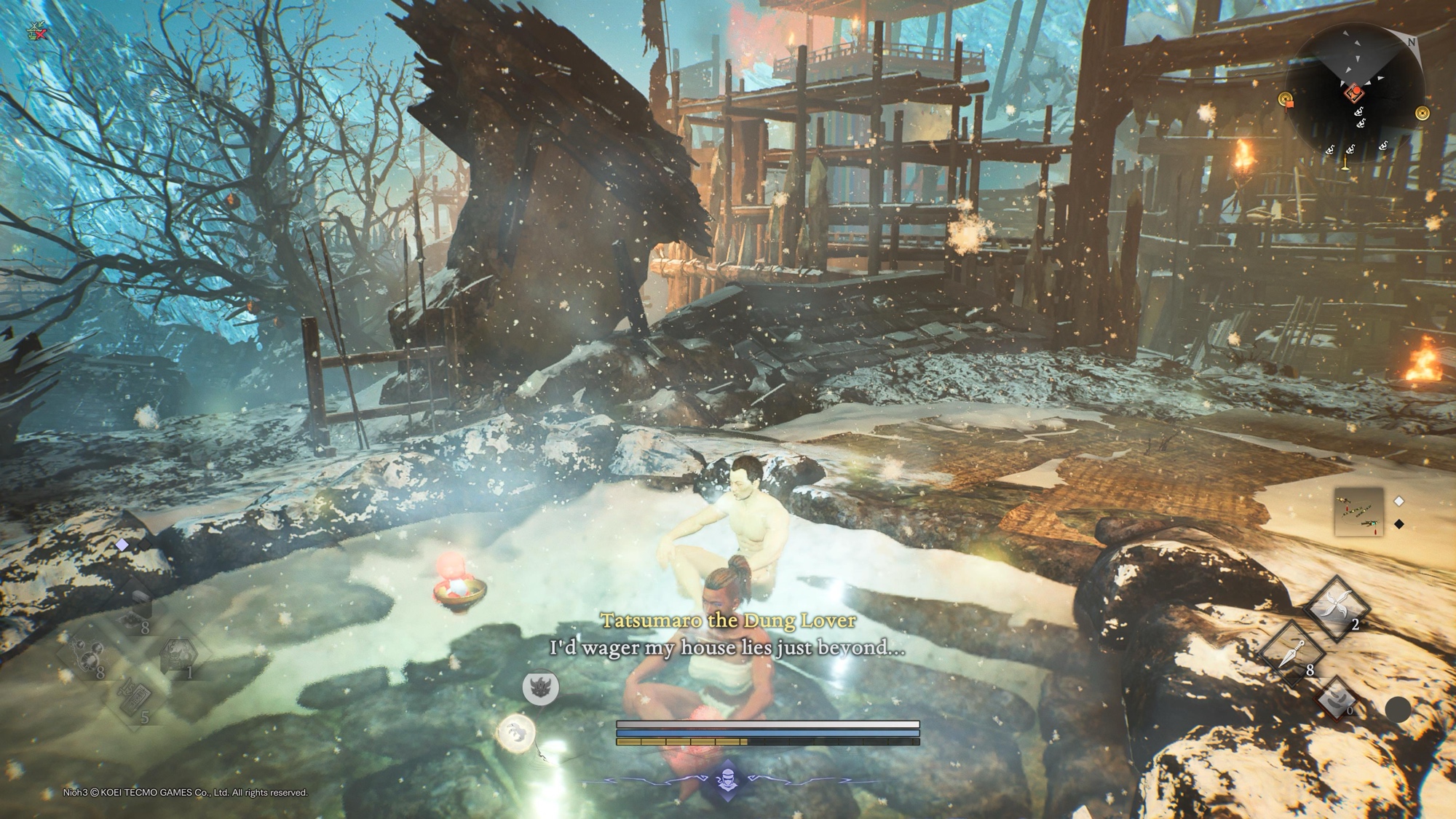Click the dark circular button beside the feather slot
Viewport: 1456px width, 819px height.
click(1397, 710)
